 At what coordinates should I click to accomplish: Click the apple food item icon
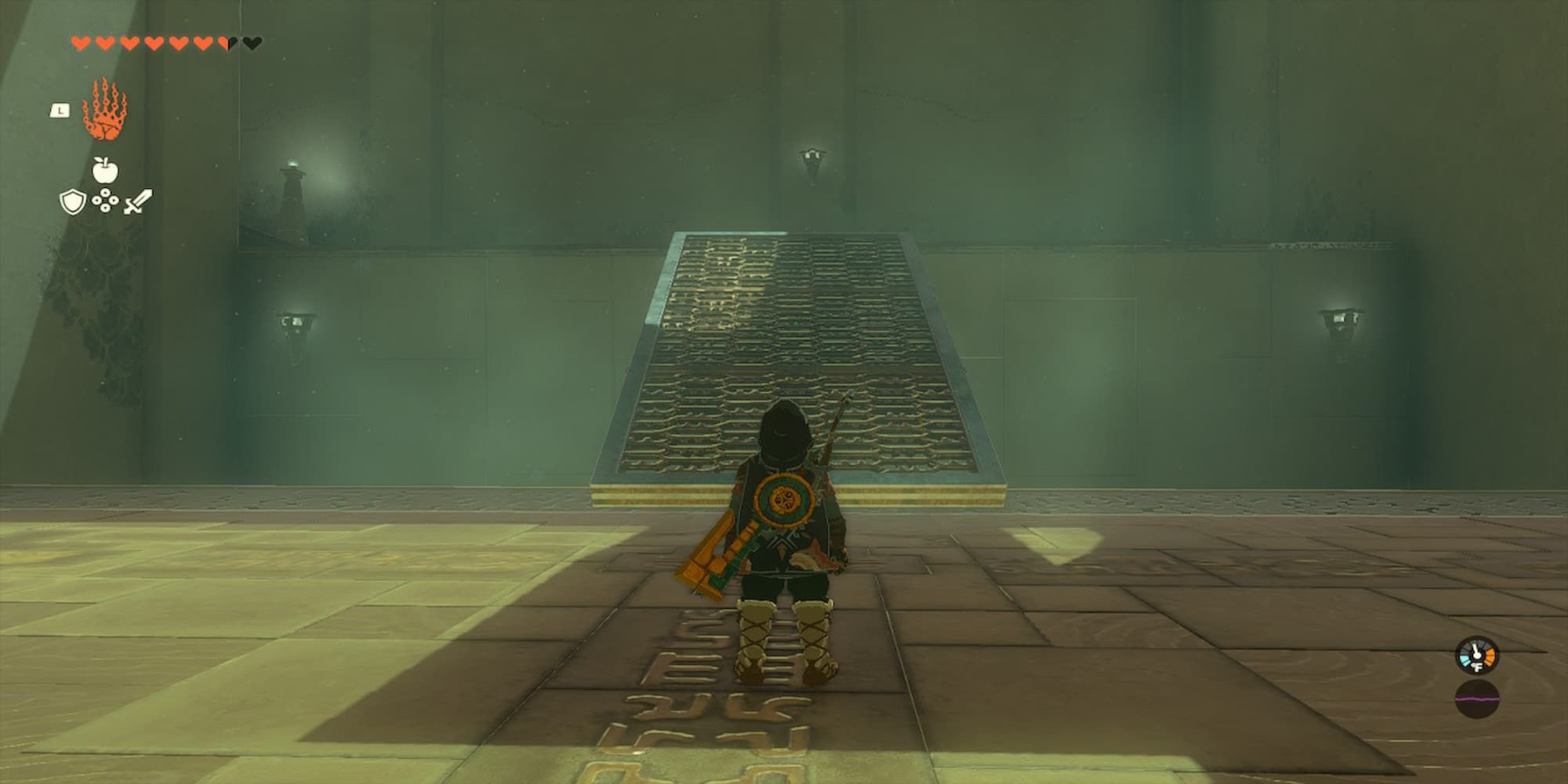coord(105,171)
